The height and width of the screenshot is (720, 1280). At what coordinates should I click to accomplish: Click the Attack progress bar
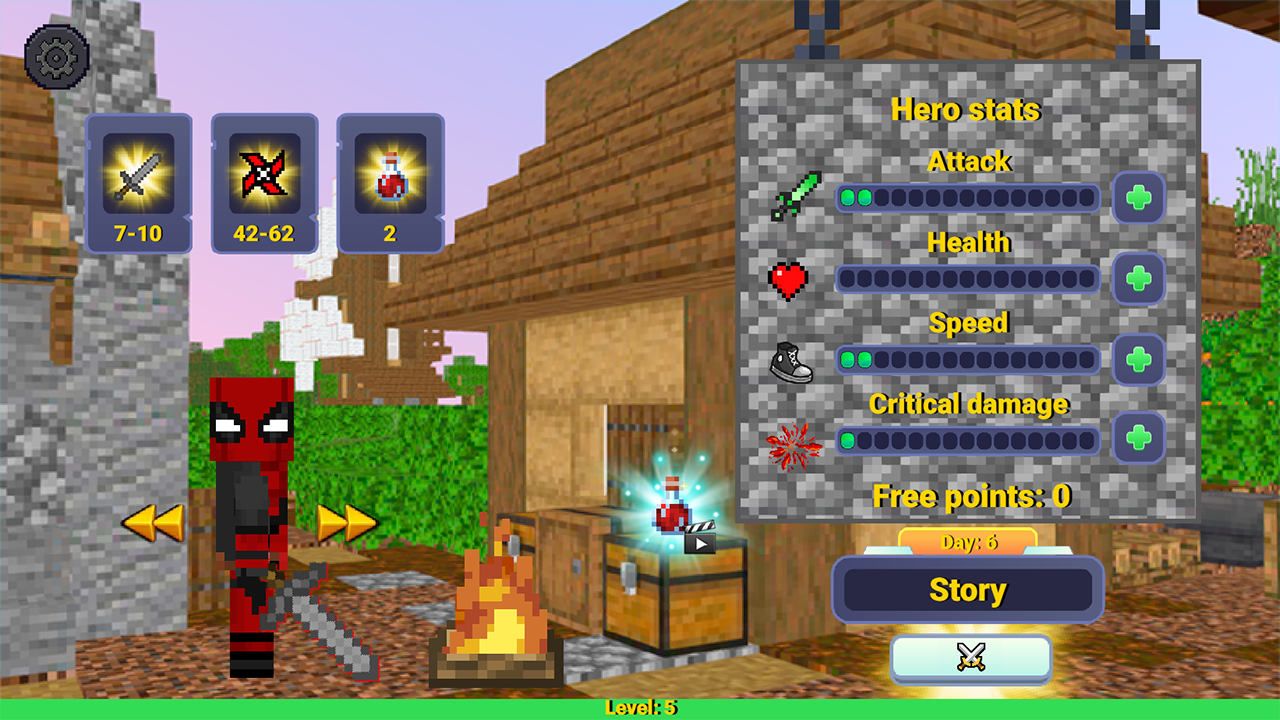967,198
